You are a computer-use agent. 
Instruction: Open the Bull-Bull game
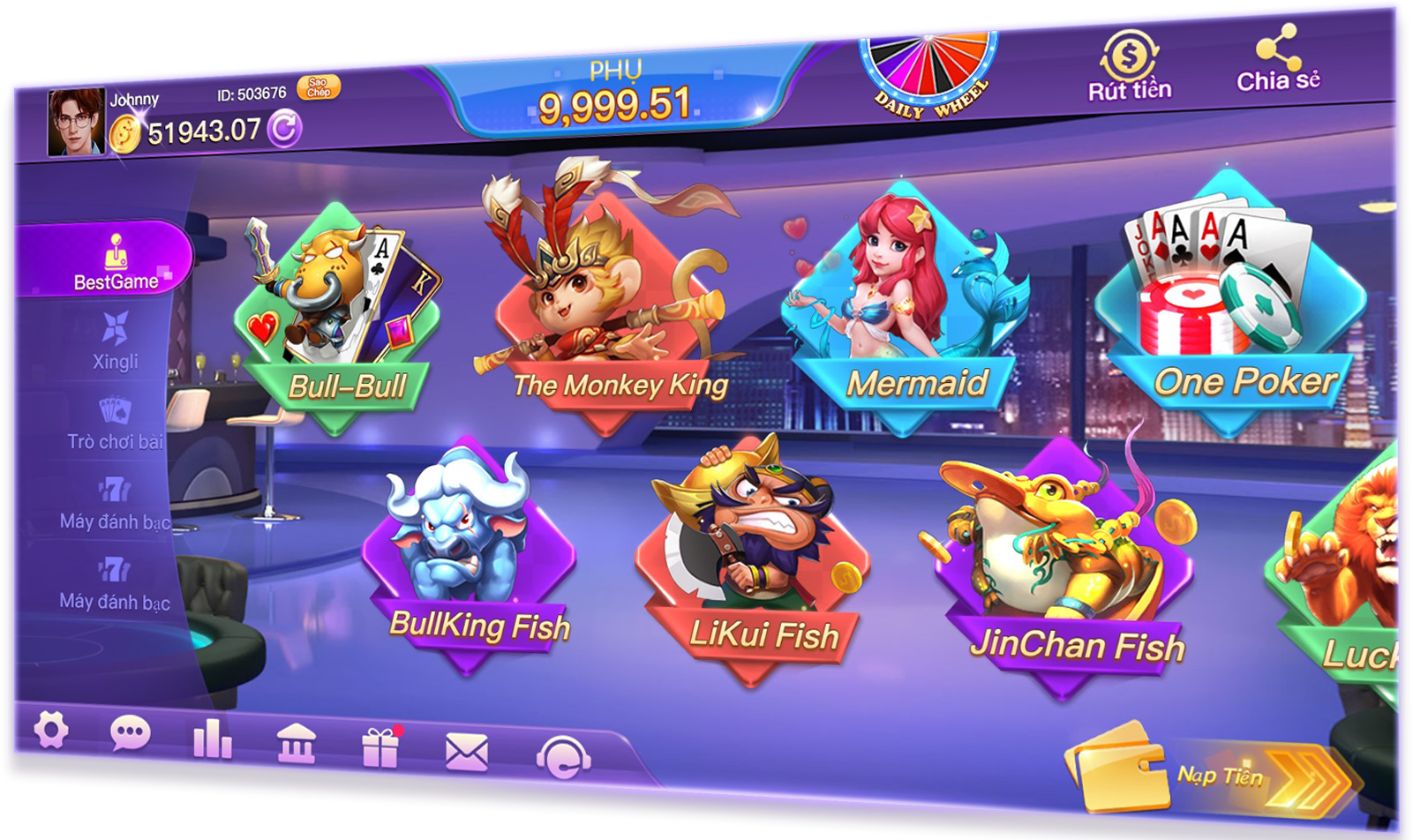click(x=338, y=318)
